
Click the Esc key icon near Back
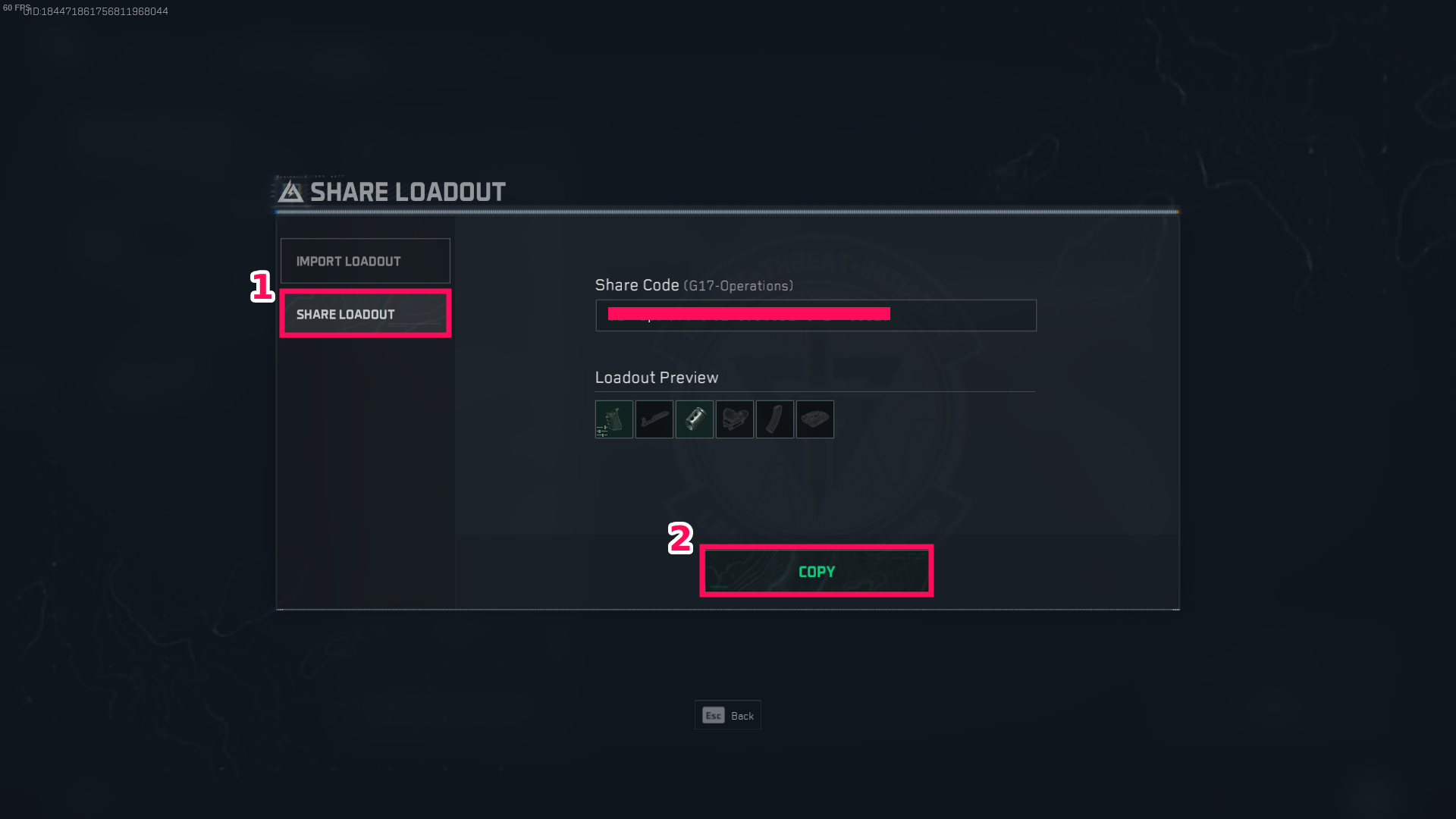(x=714, y=715)
